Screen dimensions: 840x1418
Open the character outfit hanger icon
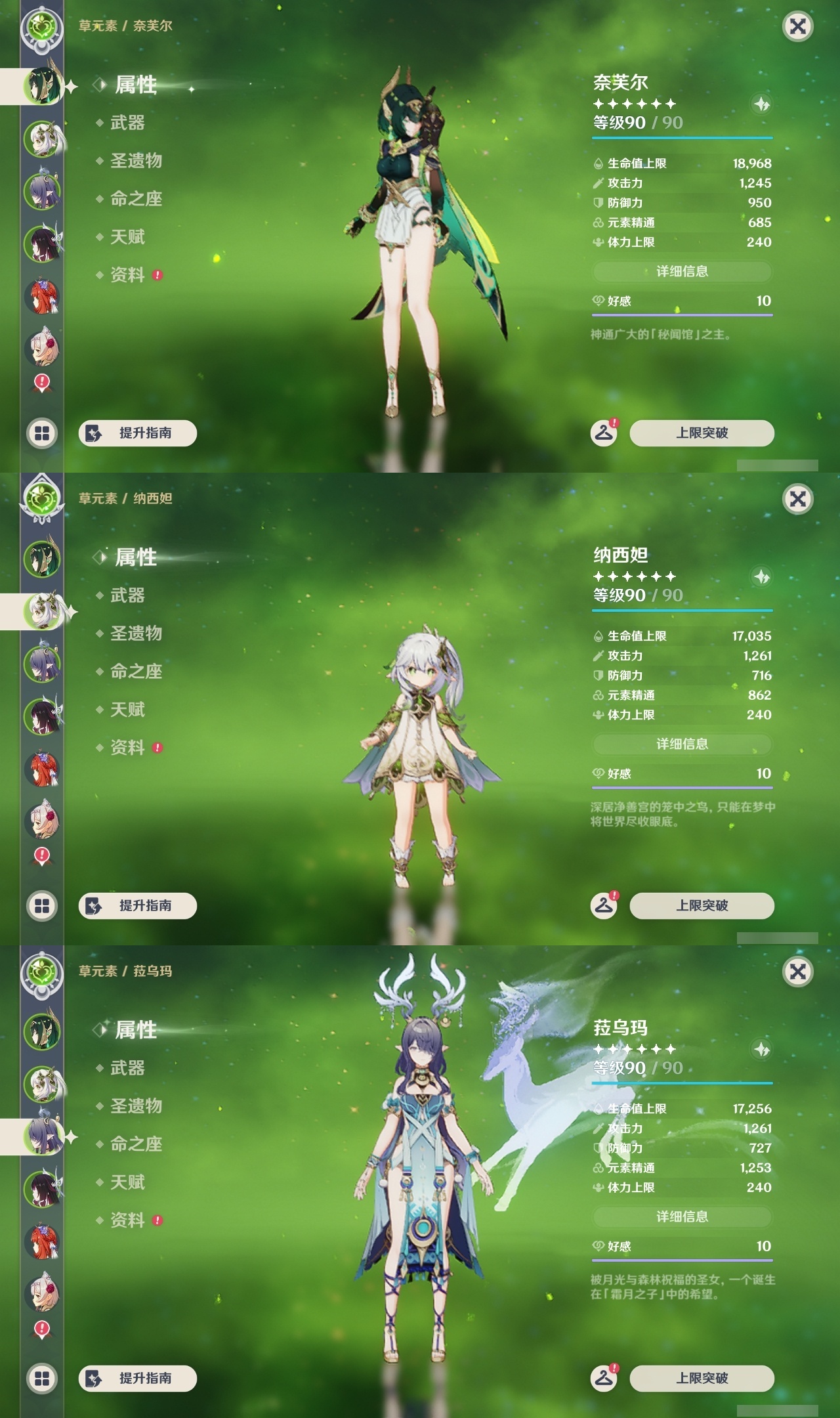pyautogui.click(x=605, y=433)
